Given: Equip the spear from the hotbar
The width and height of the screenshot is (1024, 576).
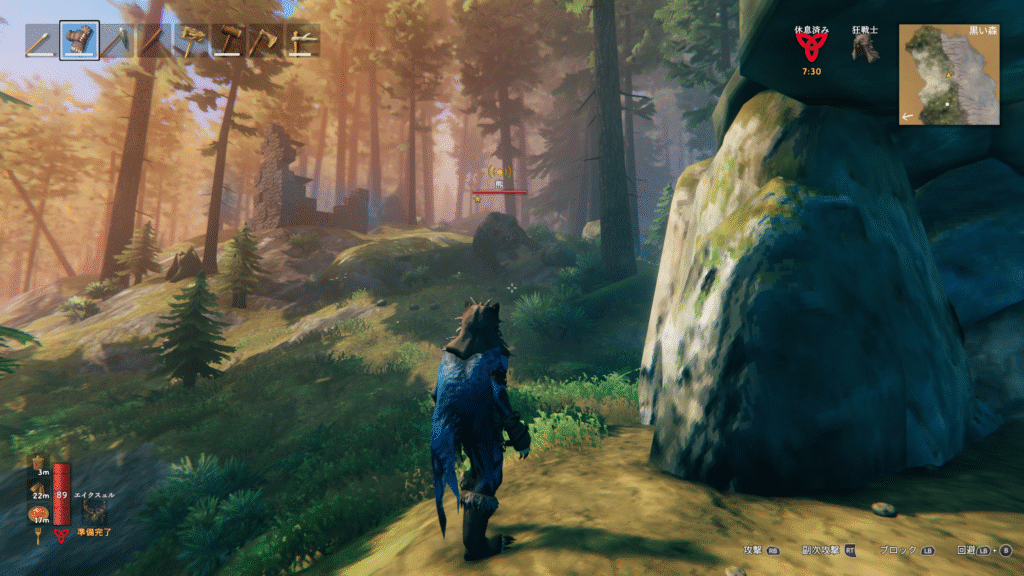Looking at the screenshot, I should pos(153,41).
